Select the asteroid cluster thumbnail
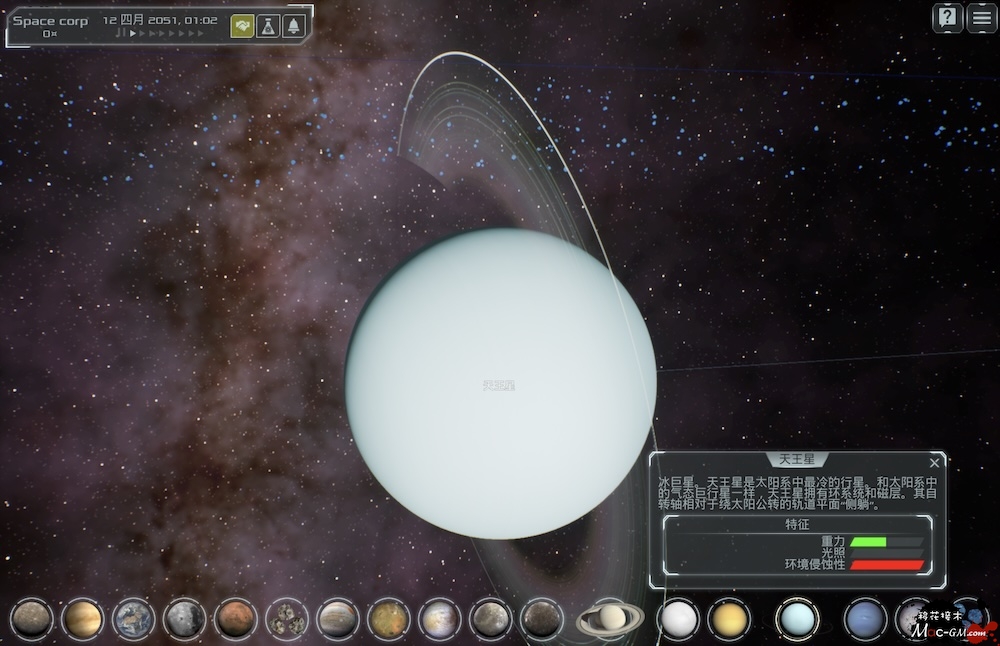 (287, 619)
